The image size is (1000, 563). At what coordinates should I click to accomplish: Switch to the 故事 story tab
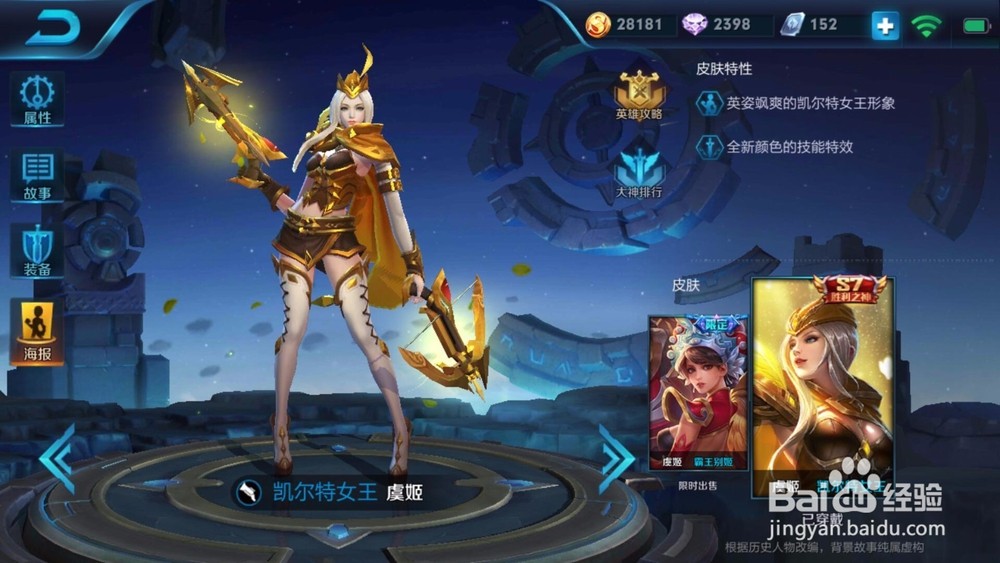coord(37,175)
